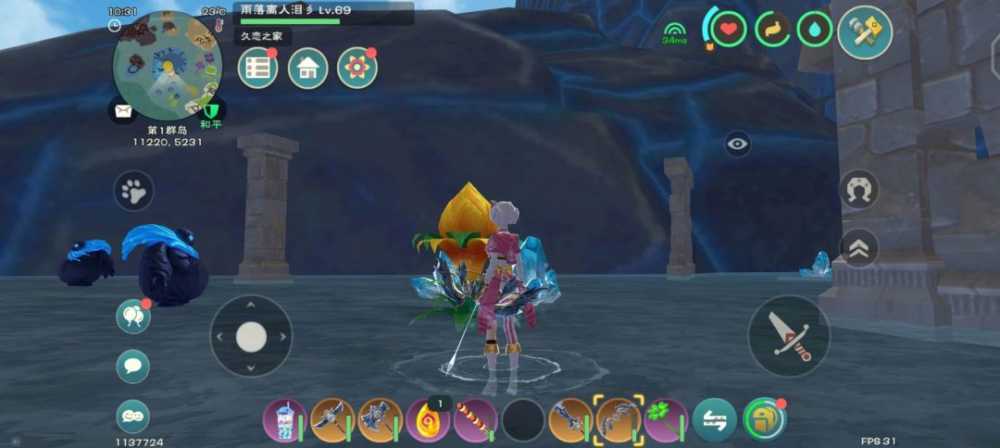This screenshot has width=1000, height=448.
Task: Select the grilled skewer food slot
Action: (475, 419)
